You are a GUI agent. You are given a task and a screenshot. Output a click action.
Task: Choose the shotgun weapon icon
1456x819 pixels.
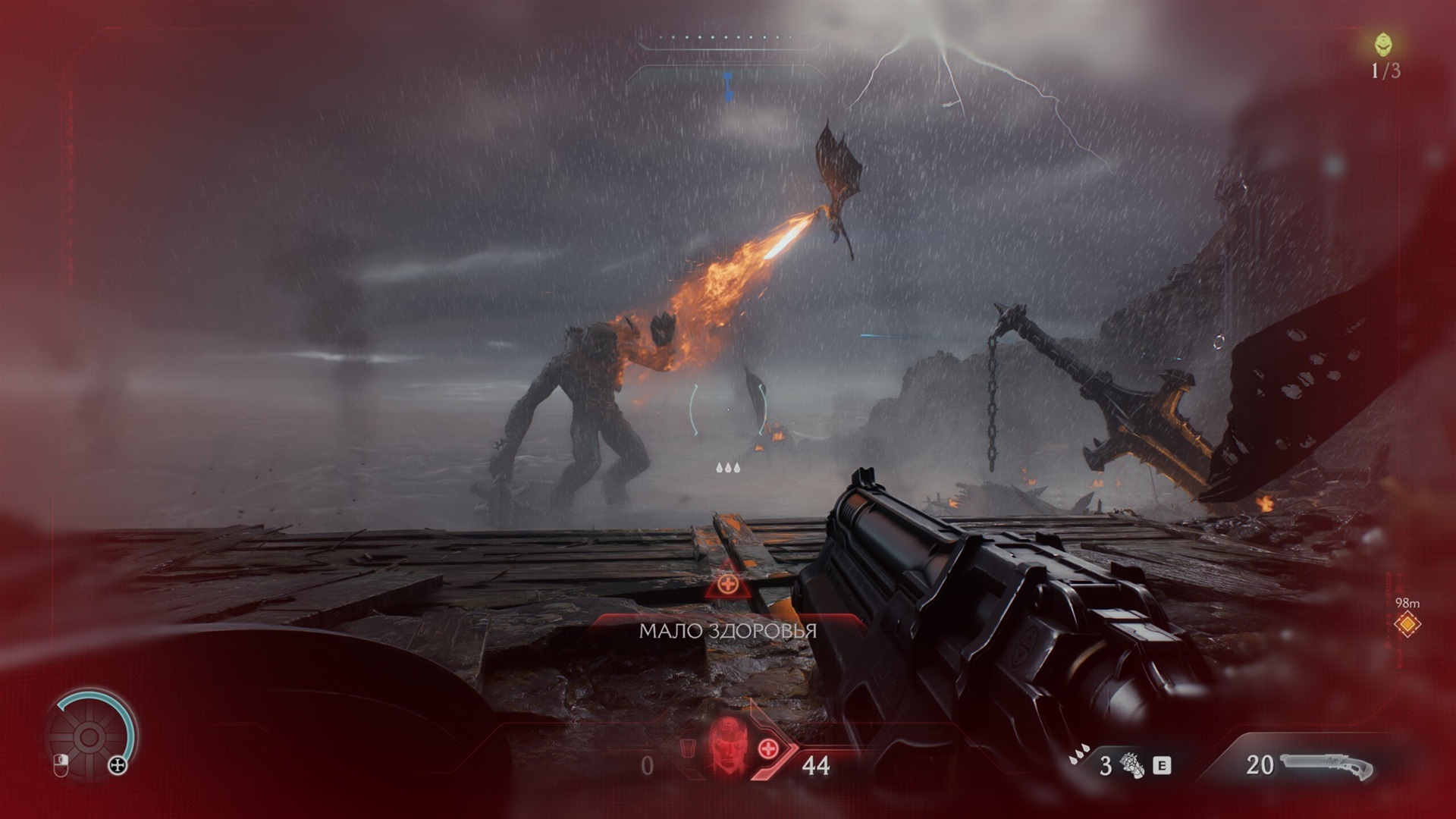(x=1327, y=766)
